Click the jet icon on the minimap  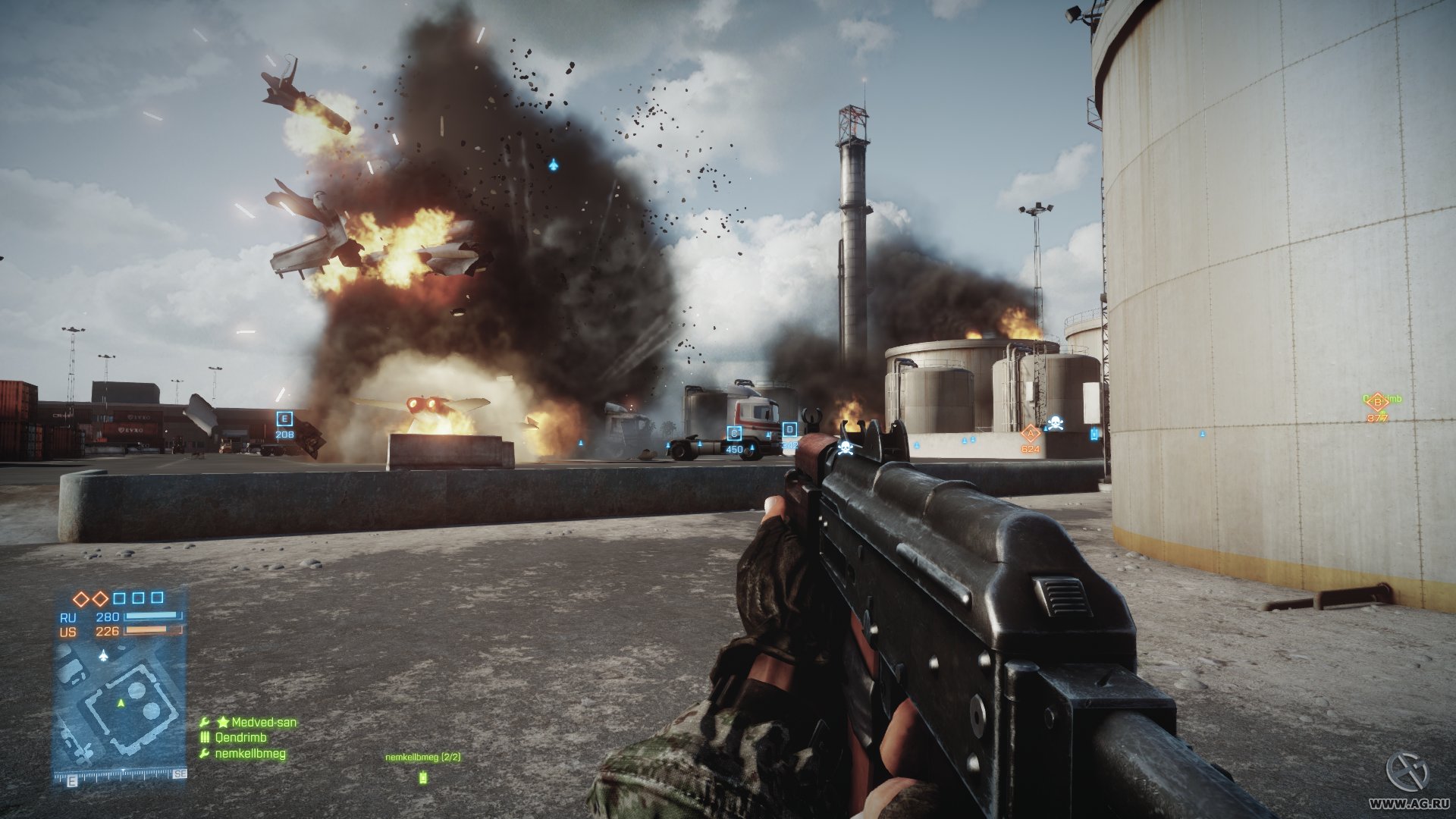click(x=104, y=655)
